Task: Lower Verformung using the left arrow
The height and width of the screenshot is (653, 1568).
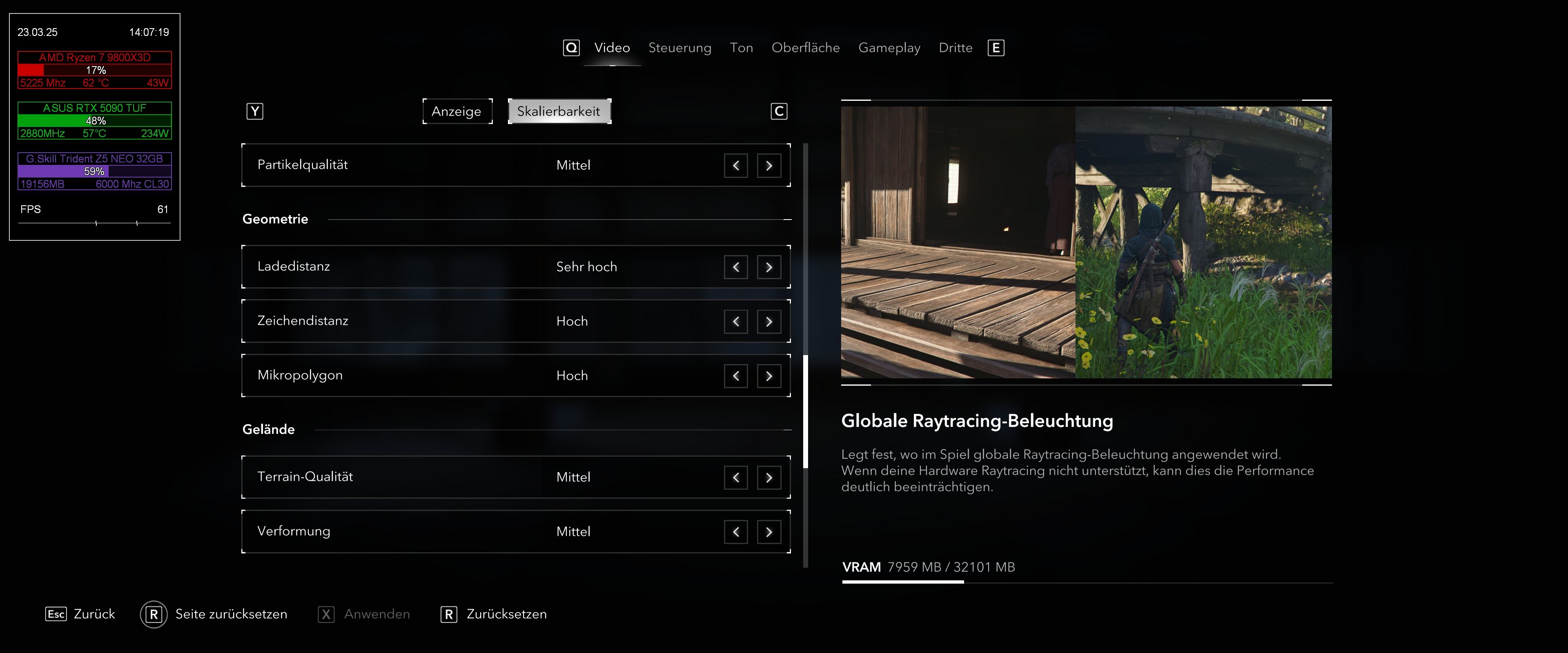Action: click(x=735, y=532)
